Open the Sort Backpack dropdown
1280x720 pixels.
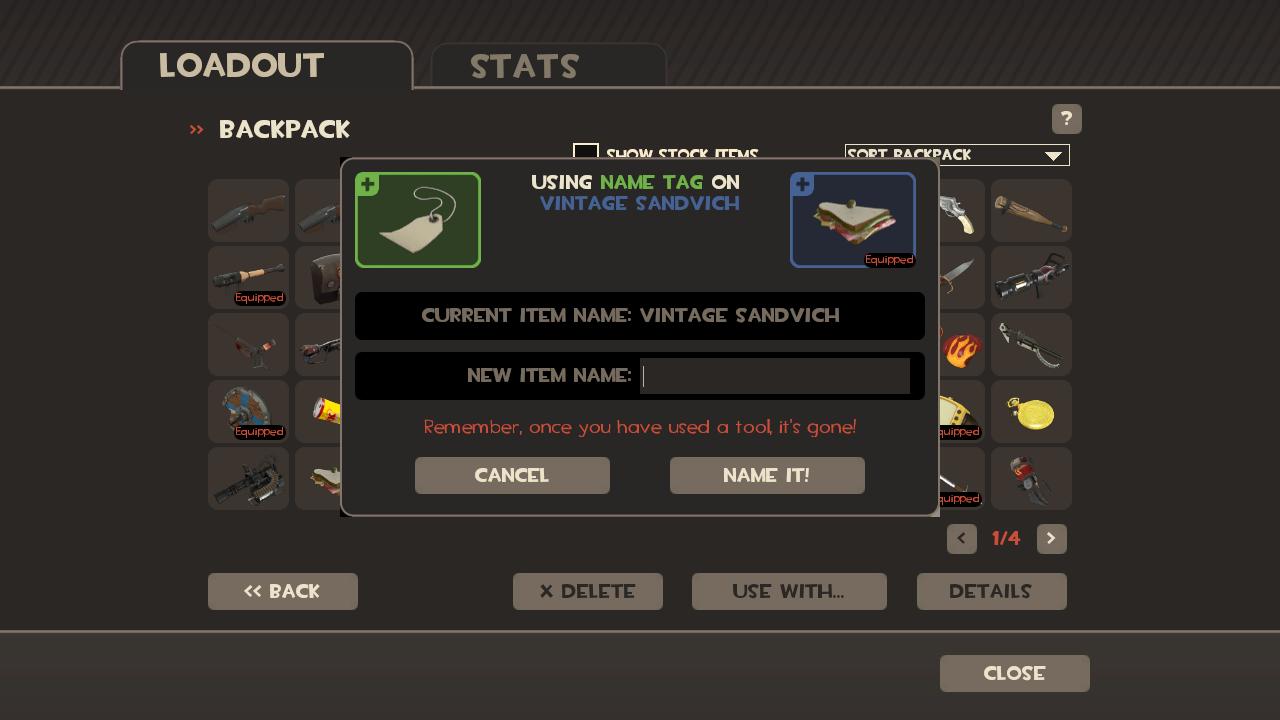point(957,155)
